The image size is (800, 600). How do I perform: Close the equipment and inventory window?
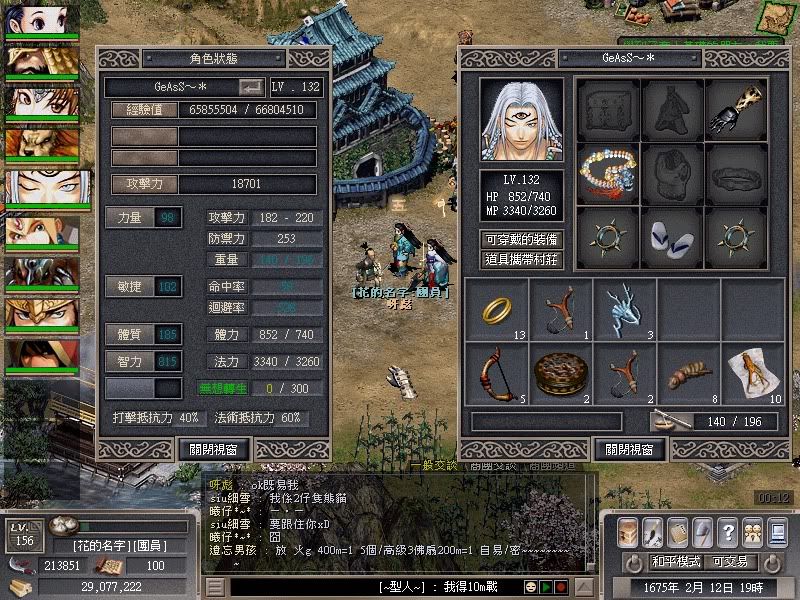click(x=629, y=449)
